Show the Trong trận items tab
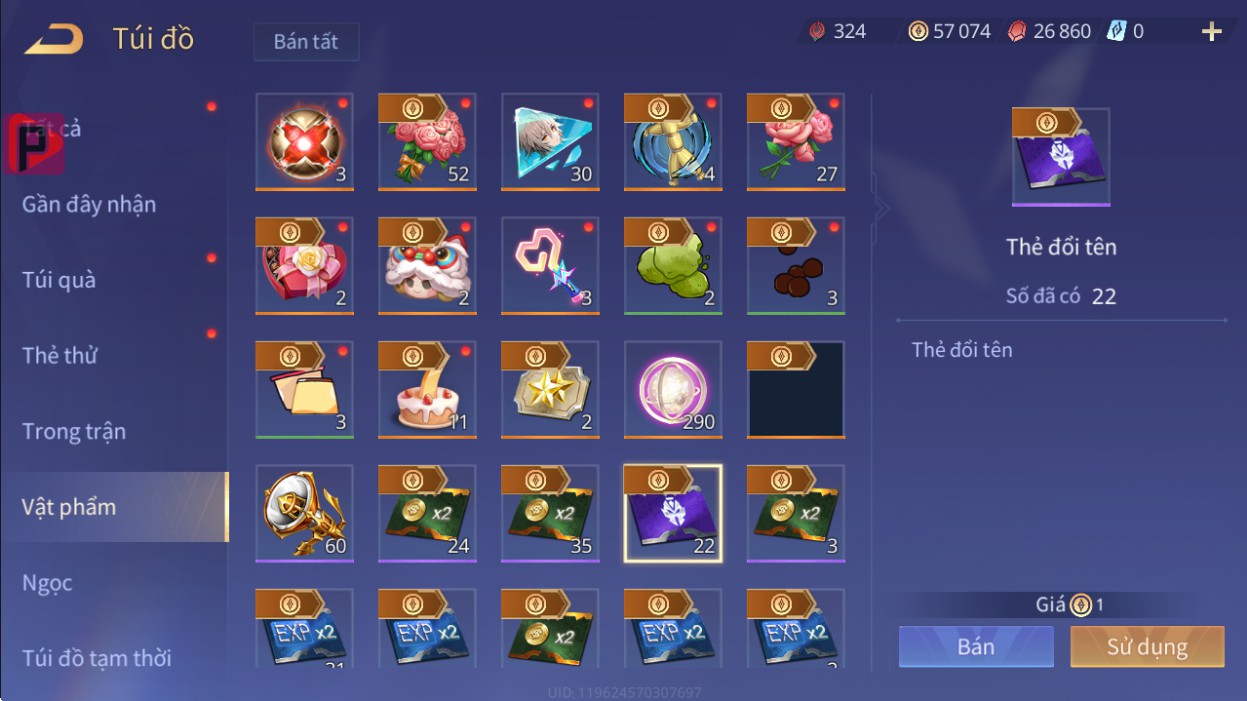This screenshot has height=701, width=1247. [74, 431]
